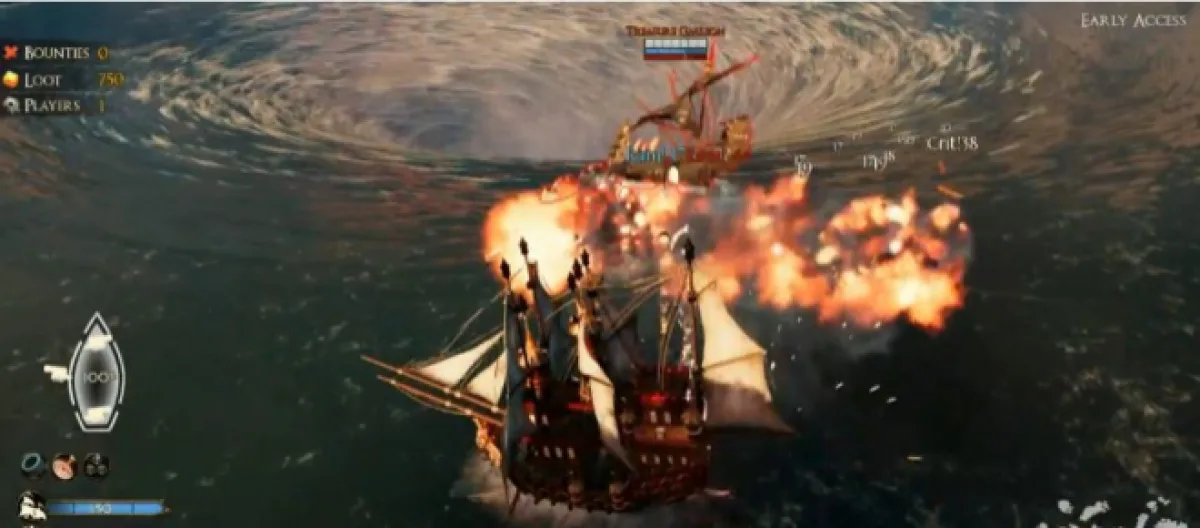This screenshot has height=528, width=1200.
Task: Click the Loot tracker row
Action: pos(60,80)
